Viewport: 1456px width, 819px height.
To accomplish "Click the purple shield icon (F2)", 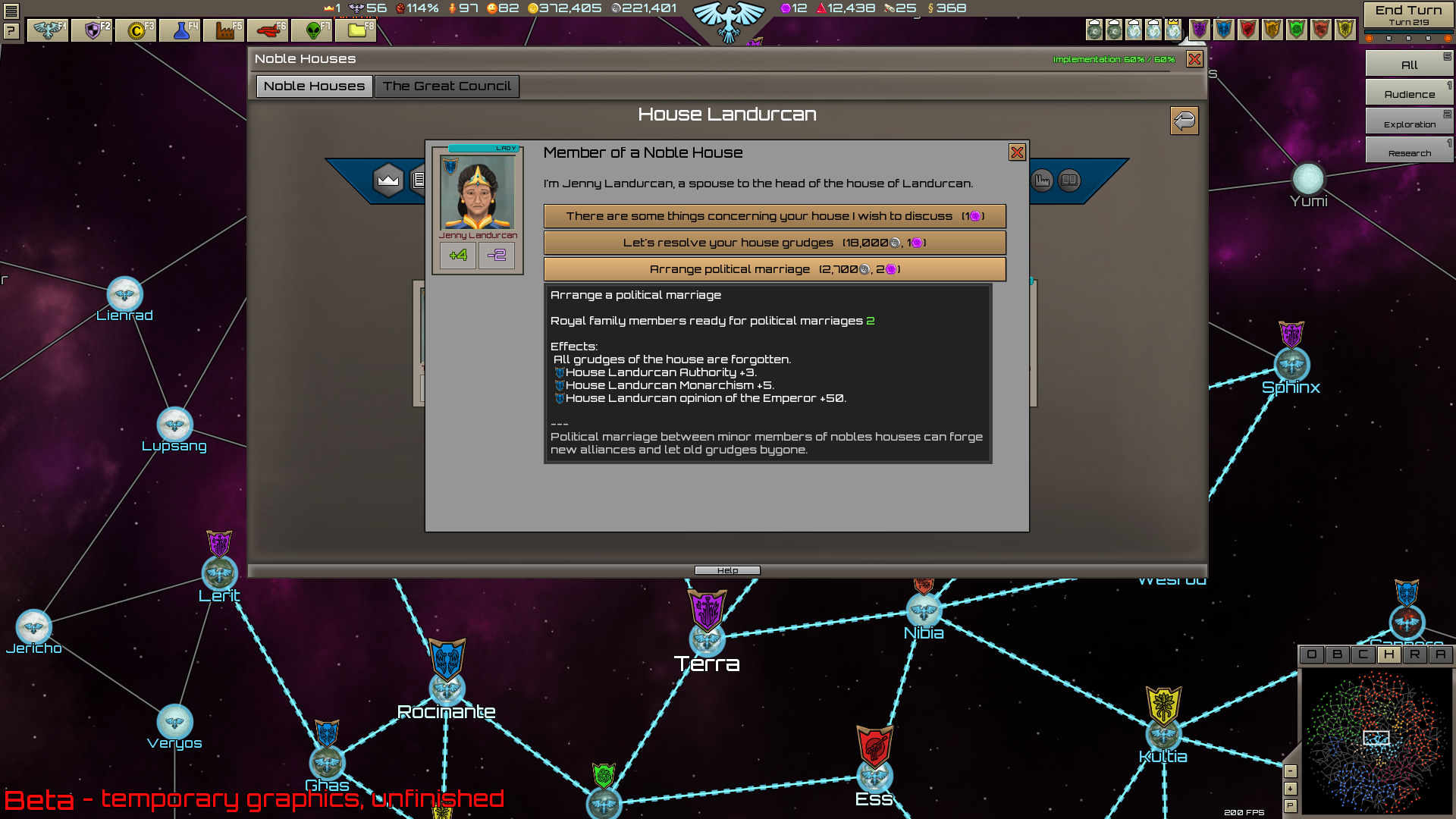I will [x=91, y=31].
